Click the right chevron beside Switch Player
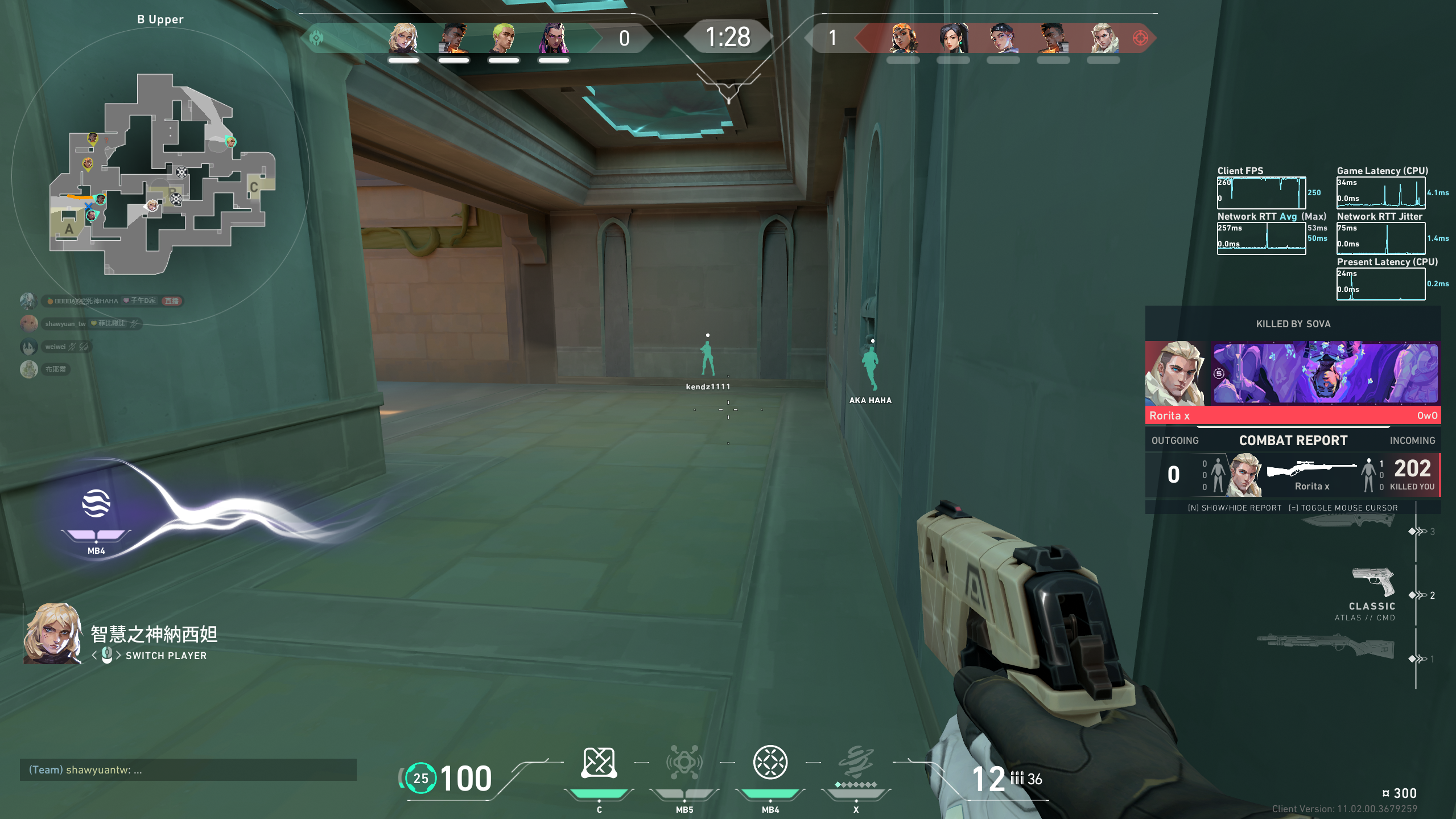The height and width of the screenshot is (819, 1456). click(x=119, y=655)
